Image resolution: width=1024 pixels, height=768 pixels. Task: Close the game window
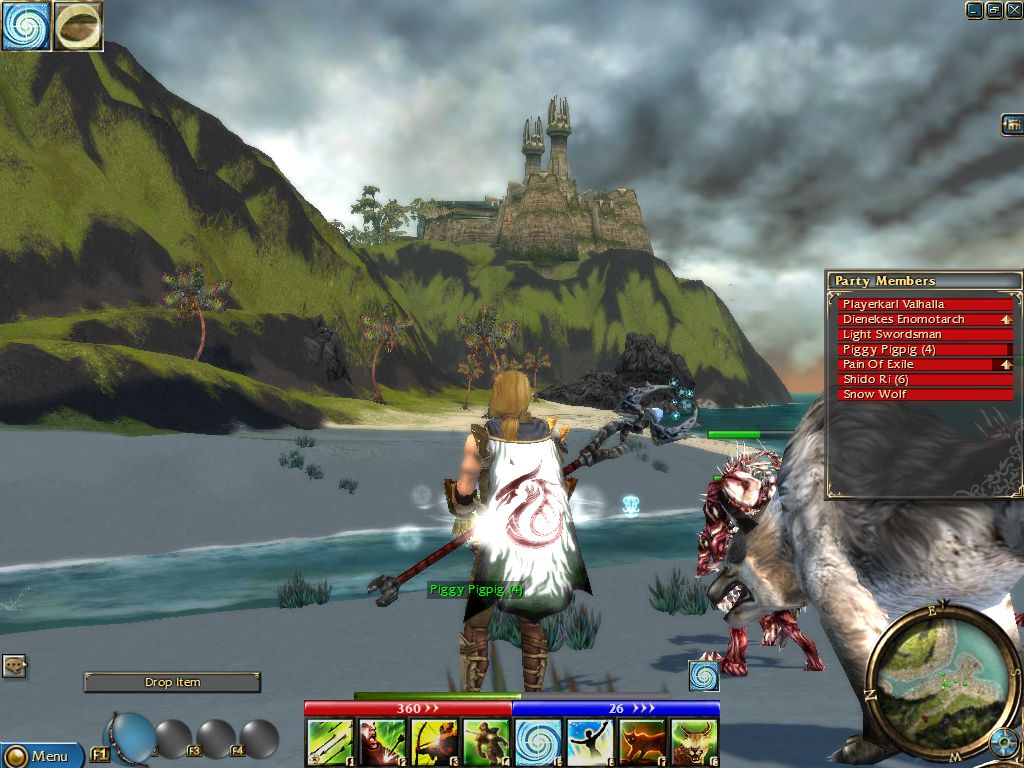(x=1014, y=10)
